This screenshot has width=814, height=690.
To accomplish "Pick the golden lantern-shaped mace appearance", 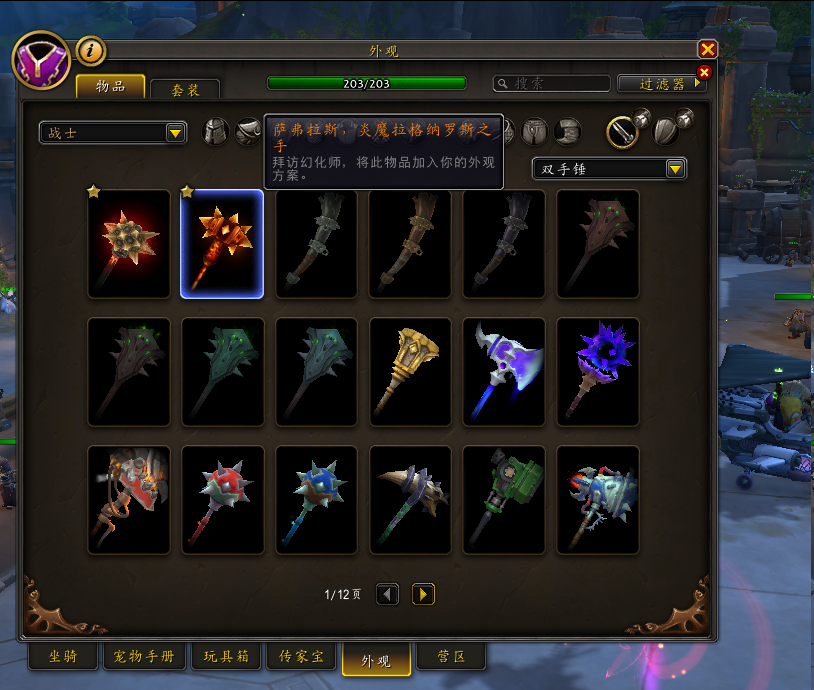I will pyautogui.click(x=410, y=371).
